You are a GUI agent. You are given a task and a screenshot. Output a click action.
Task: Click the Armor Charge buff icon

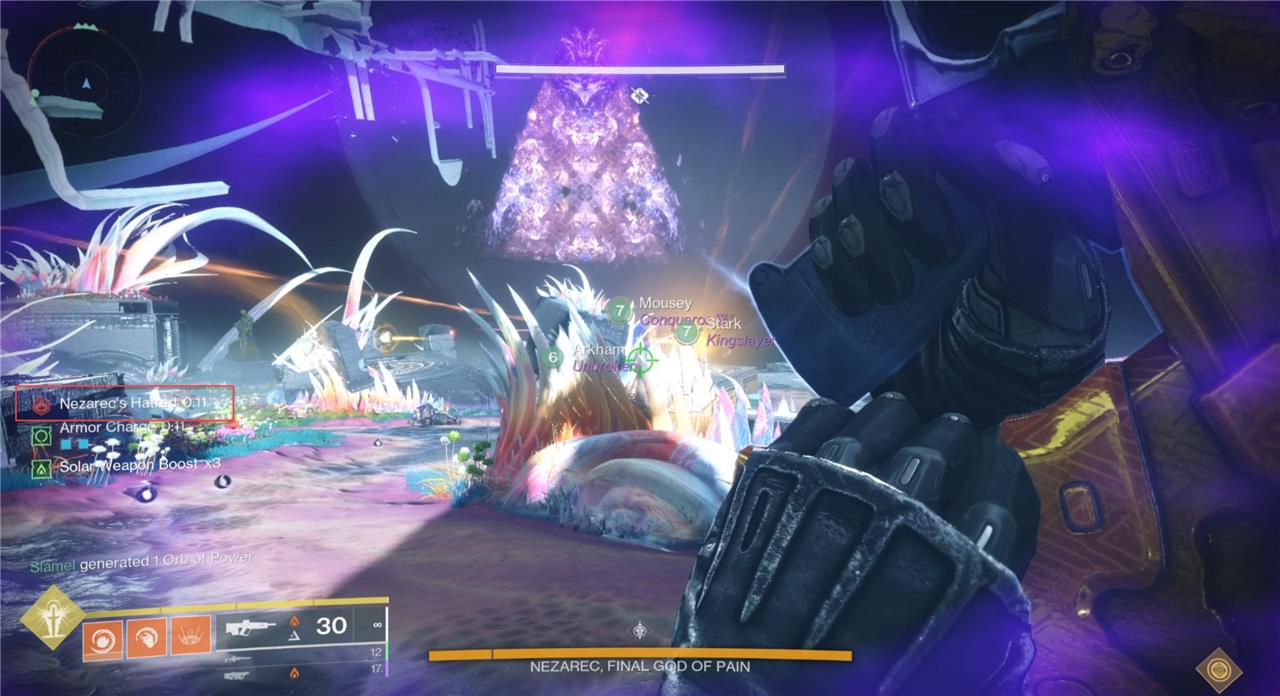[41, 435]
